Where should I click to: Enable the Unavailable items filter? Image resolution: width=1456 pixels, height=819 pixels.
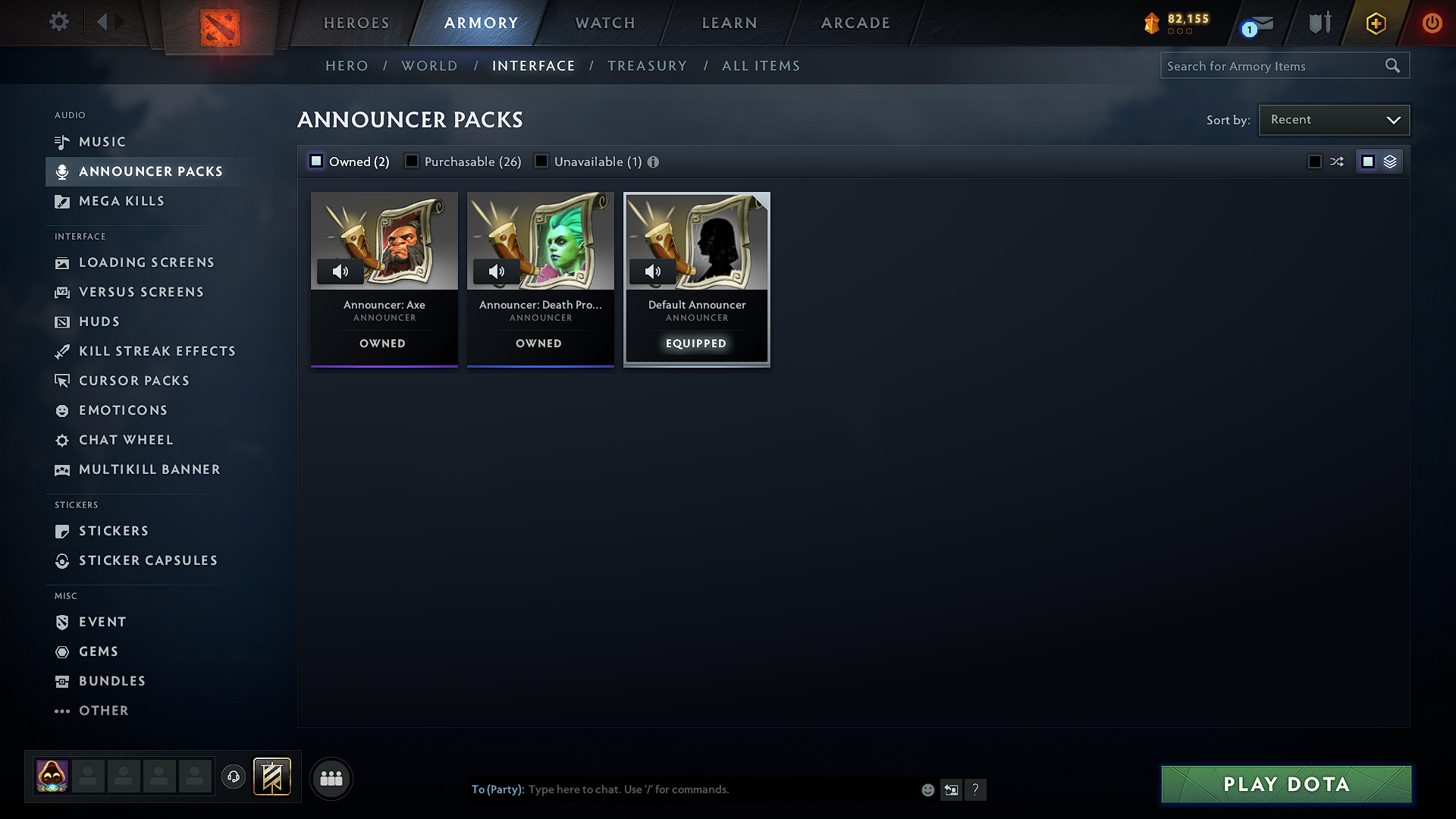point(541,161)
